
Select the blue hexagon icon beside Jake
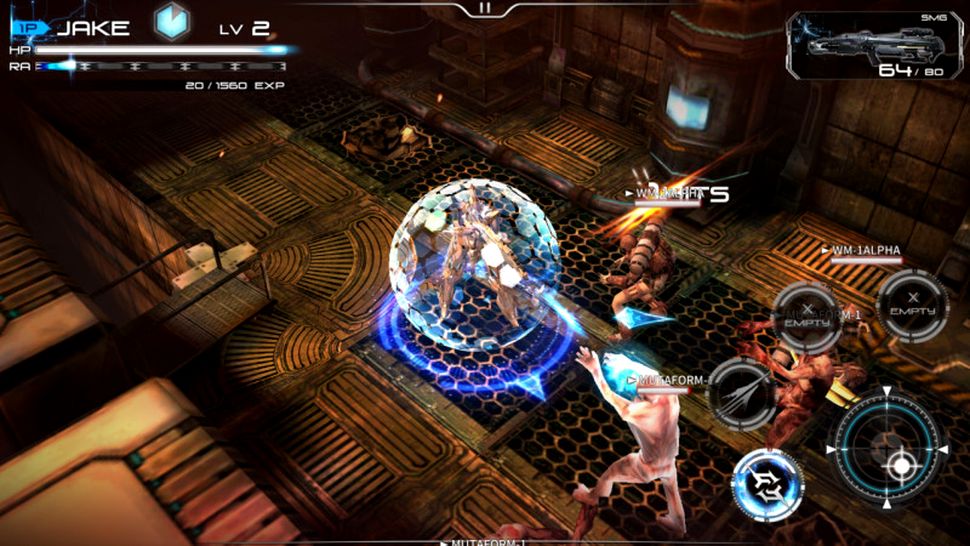click(x=172, y=24)
